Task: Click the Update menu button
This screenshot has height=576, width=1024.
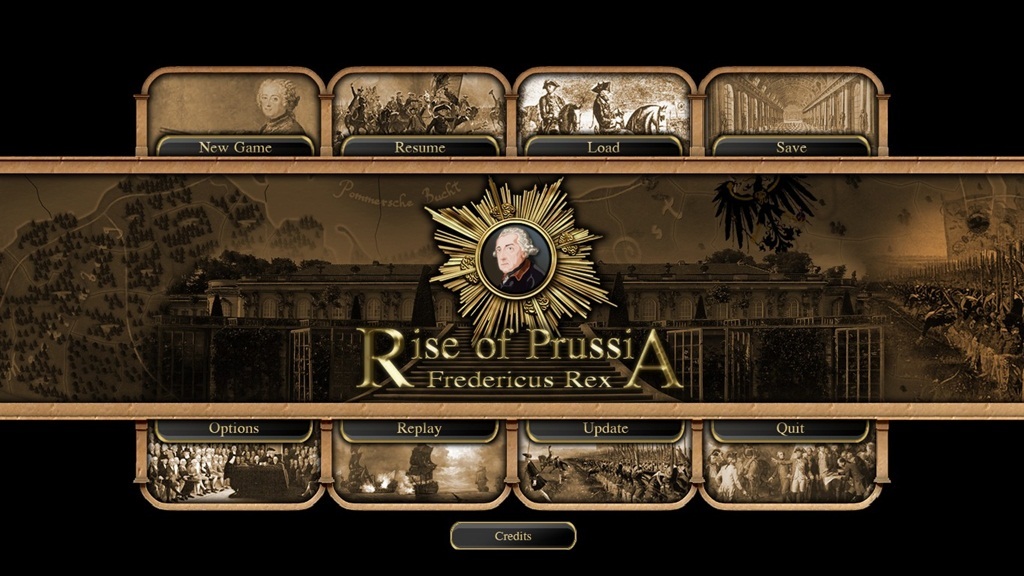Action: (x=605, y=429)
